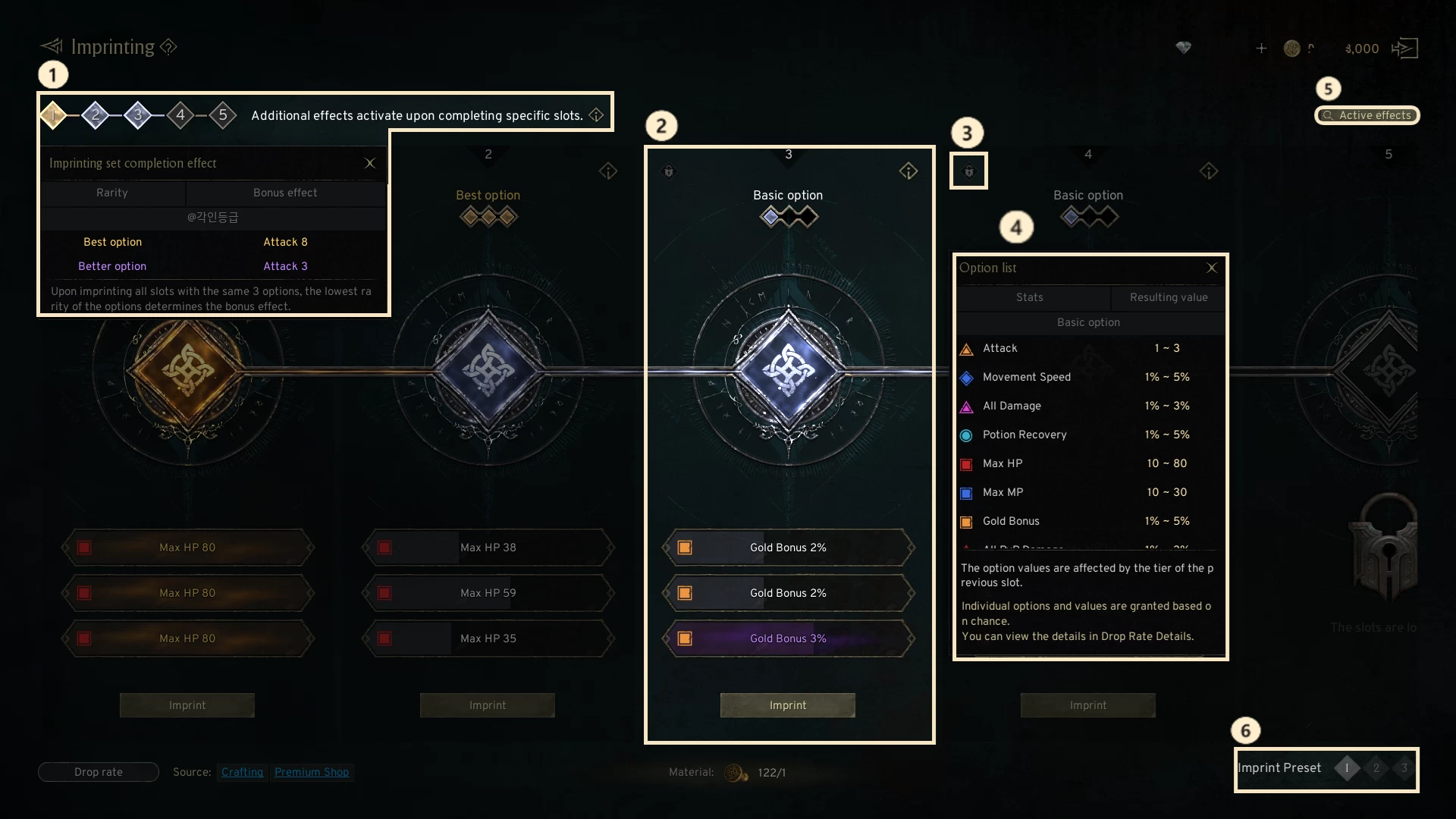This screenshot has height=819, width=1456.
Task: Toggle the lock icon beside slot four
Action: pyautogui.click(x=968, y=171)
